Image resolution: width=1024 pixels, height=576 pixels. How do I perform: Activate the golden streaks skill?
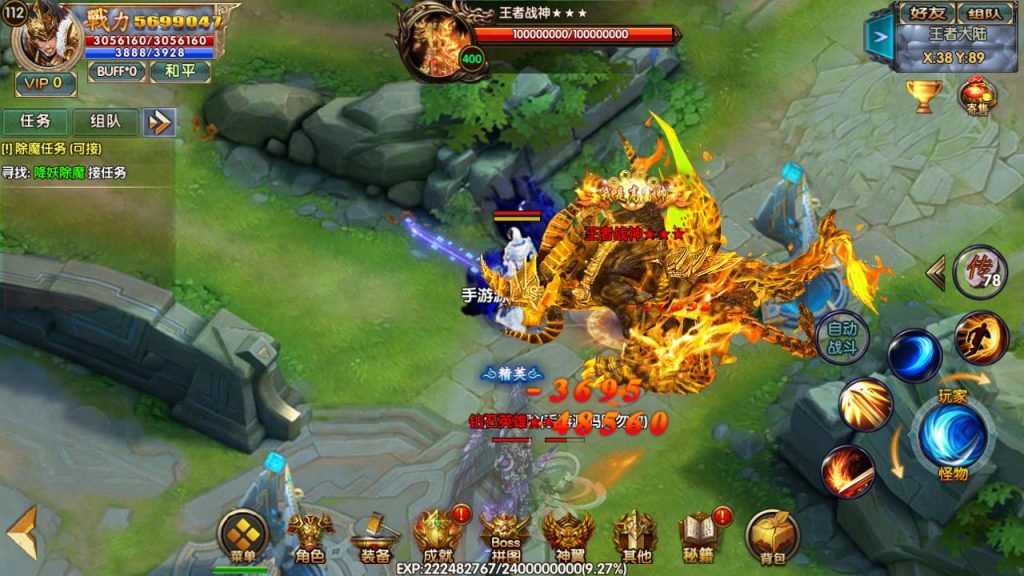(x=866, y=403)
